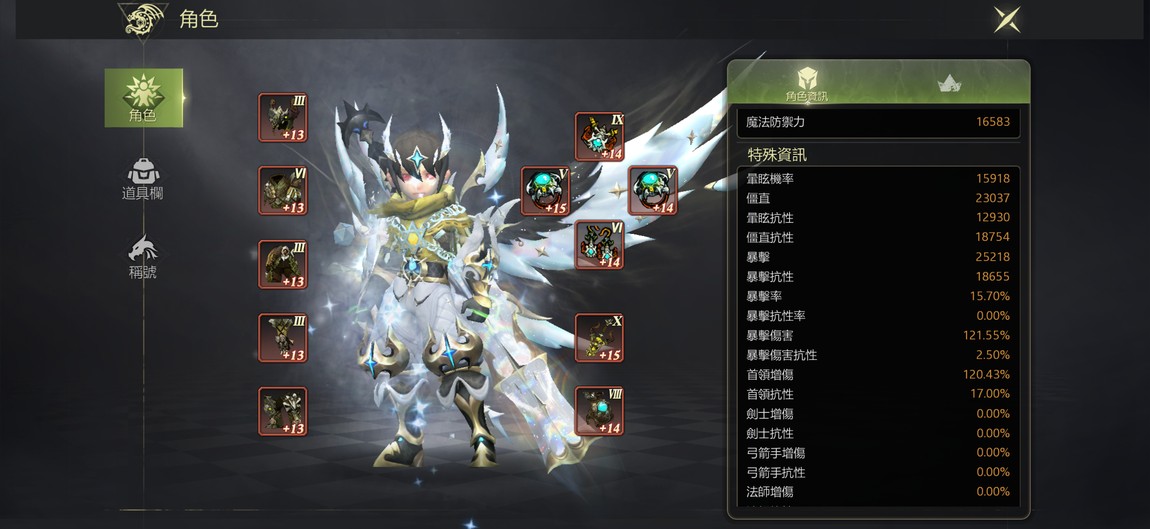This screenshot has height=529, width=1150.
Task: Select the 角色 side tab
Action: 144,98
